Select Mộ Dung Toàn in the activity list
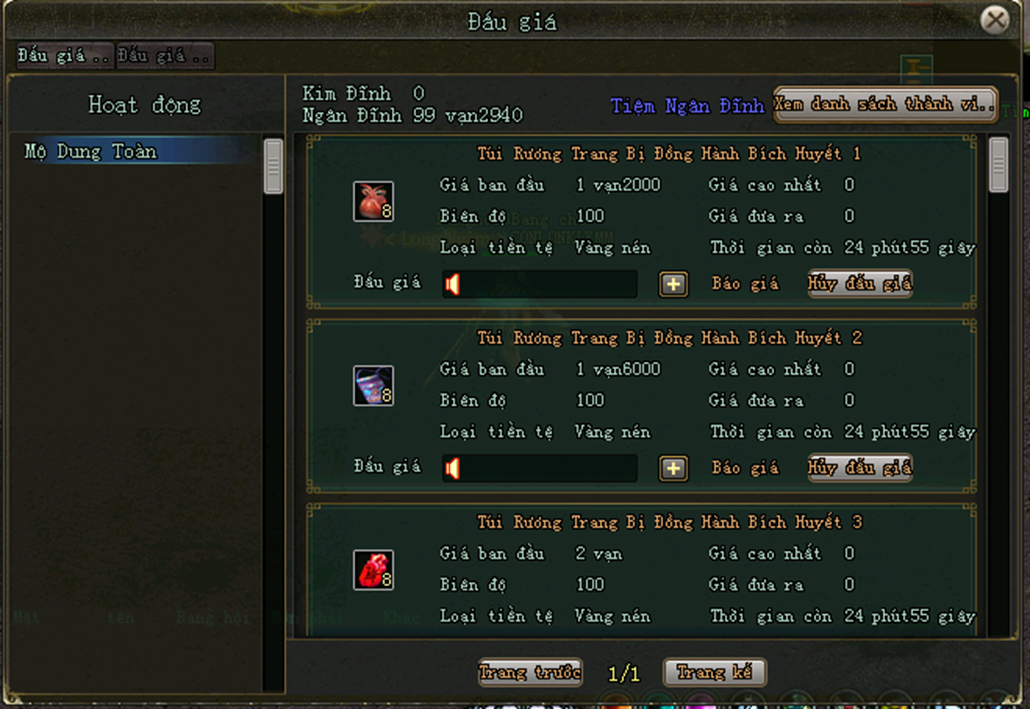 click(x=91, y=152)
